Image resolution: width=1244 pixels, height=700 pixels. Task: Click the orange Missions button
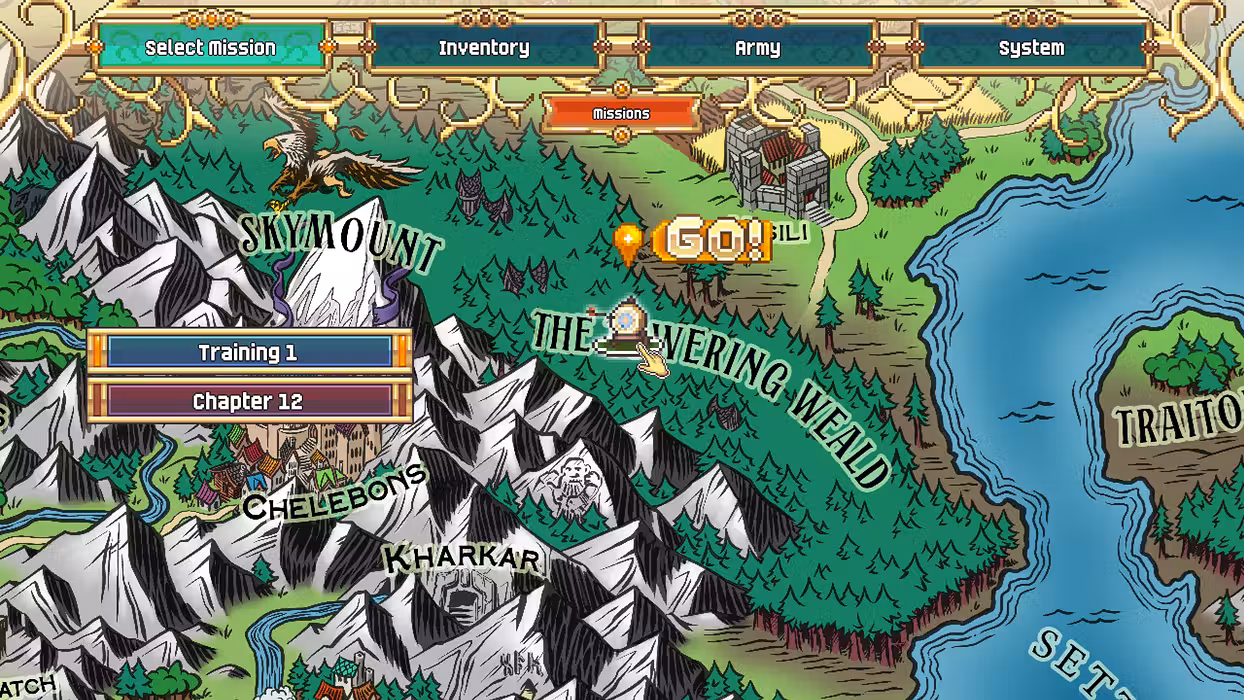pyautogui.click(x=621, y=114)
